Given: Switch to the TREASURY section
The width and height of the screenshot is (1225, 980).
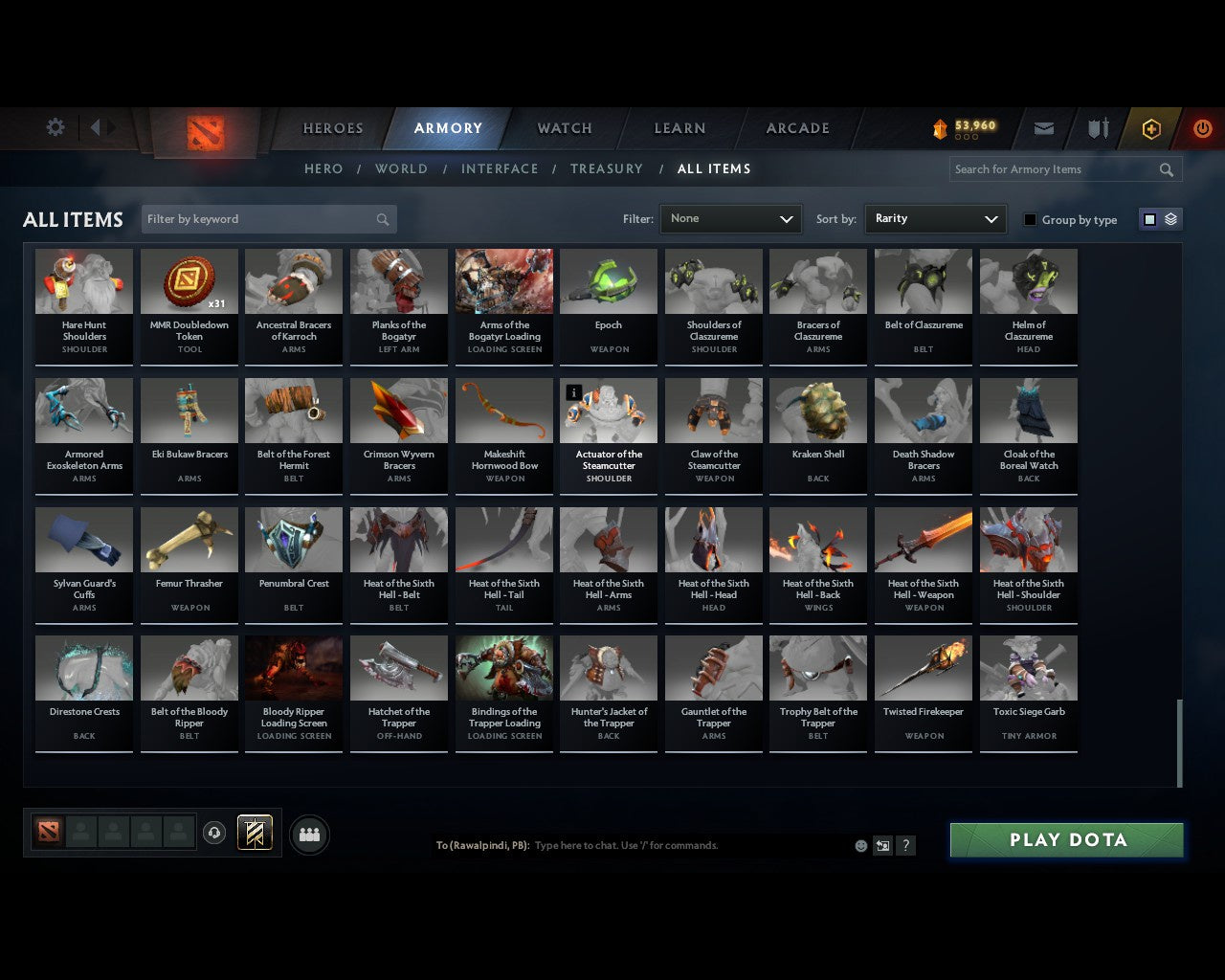Looking at the screenshot, I should 607,168.
